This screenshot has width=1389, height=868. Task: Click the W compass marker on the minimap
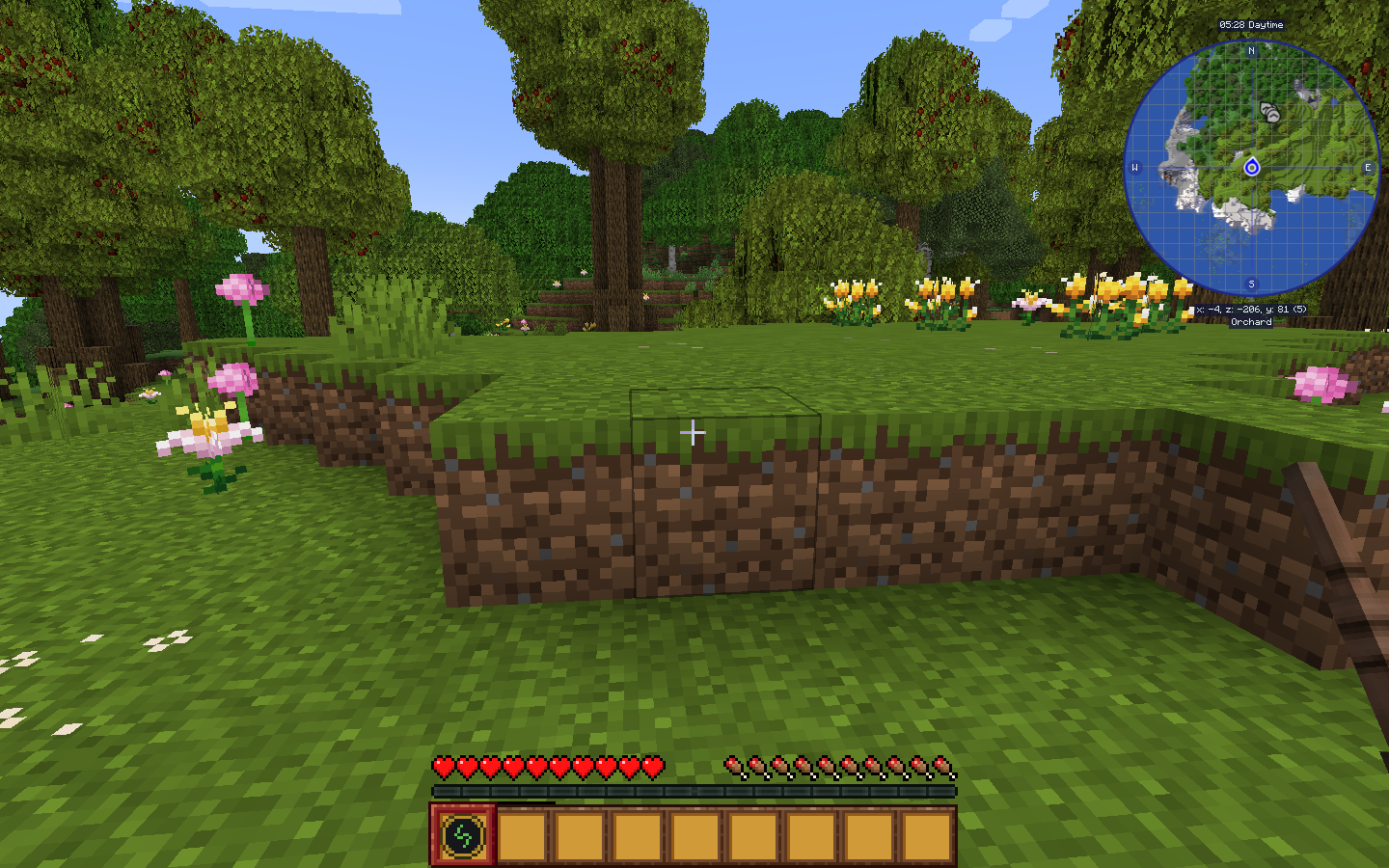coord(1134,168)
